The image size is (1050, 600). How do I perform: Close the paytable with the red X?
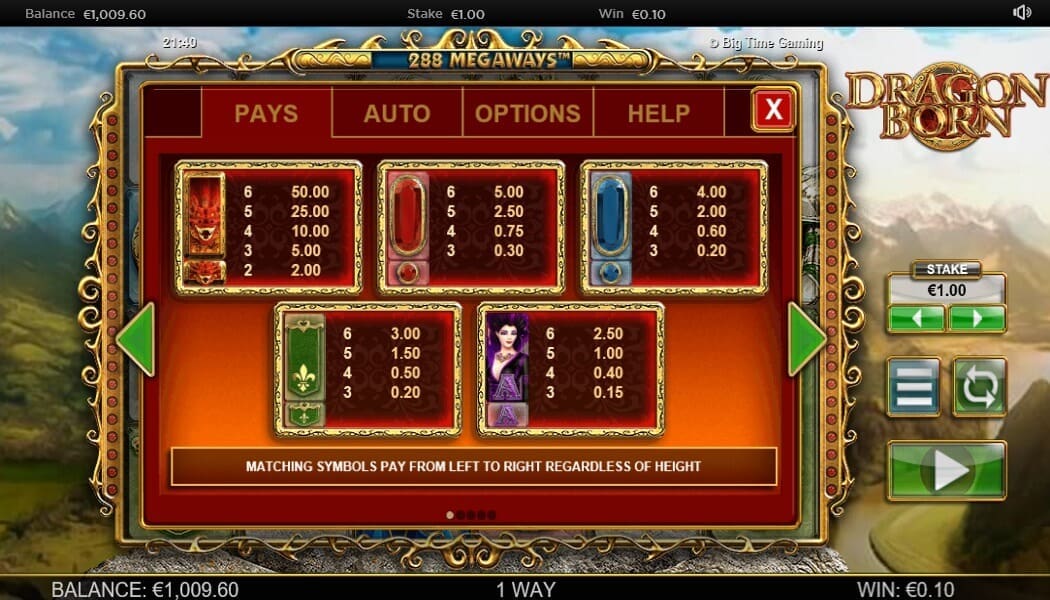(x=773, y=109)
